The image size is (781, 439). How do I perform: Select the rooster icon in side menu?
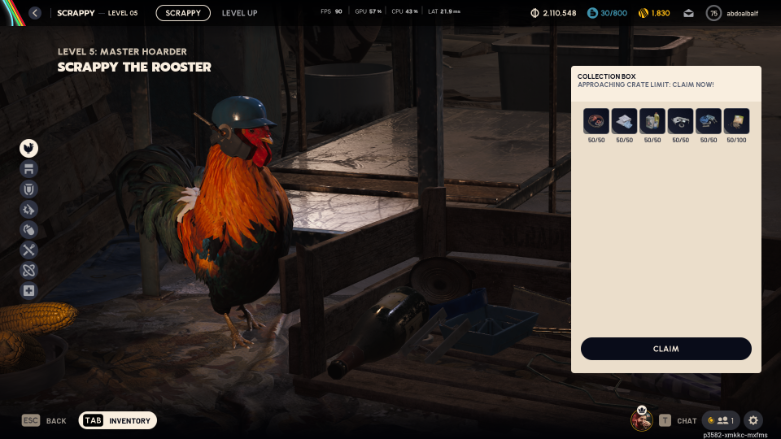(x=28, y=148)
